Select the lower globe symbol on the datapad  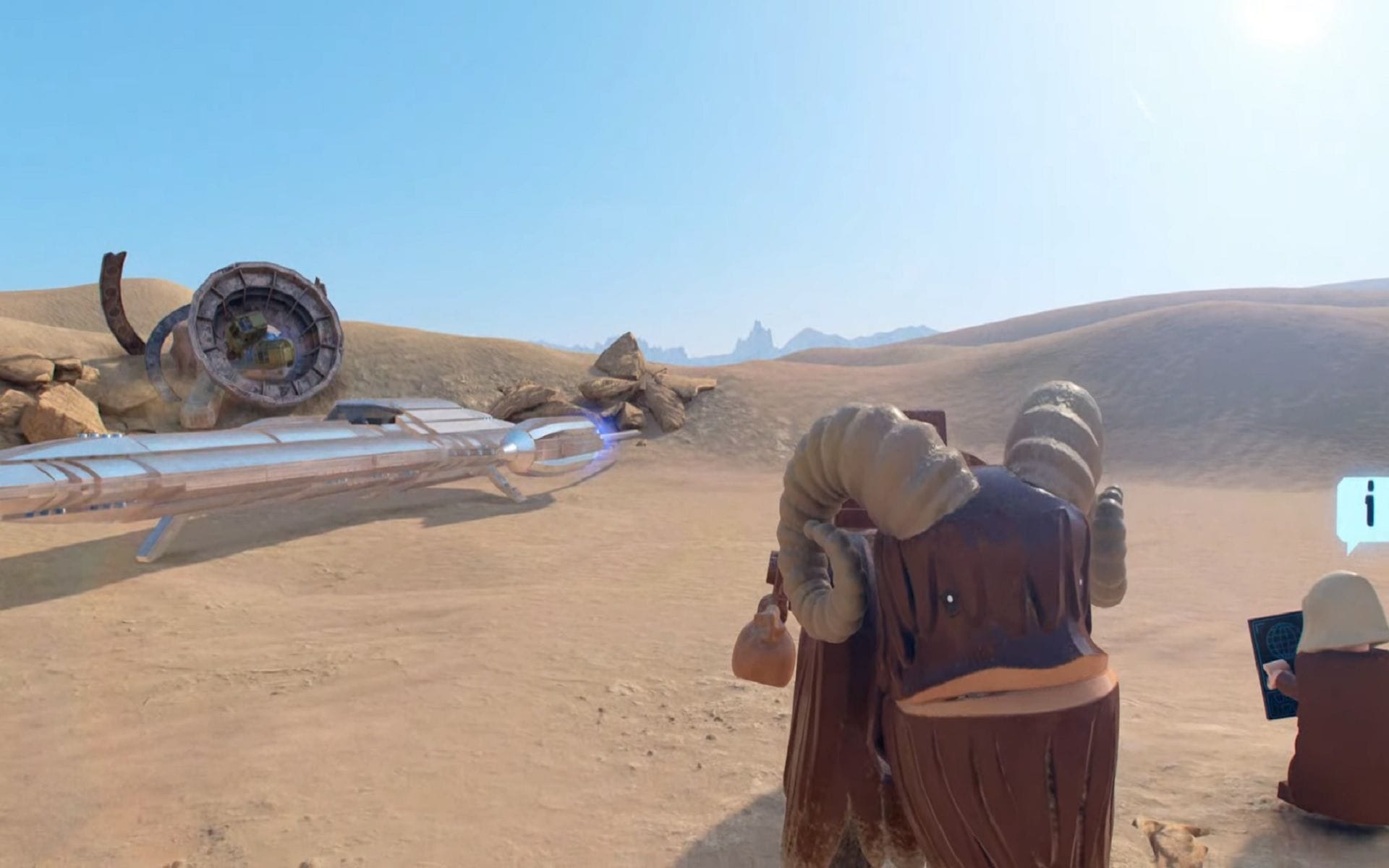tap(1283, 703)
